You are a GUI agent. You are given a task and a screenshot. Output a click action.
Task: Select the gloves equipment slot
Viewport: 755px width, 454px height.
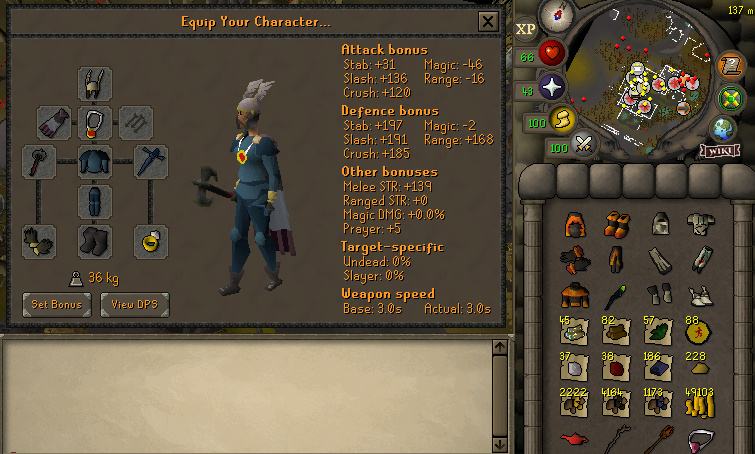pyautogui.click(x=40, y=241)
